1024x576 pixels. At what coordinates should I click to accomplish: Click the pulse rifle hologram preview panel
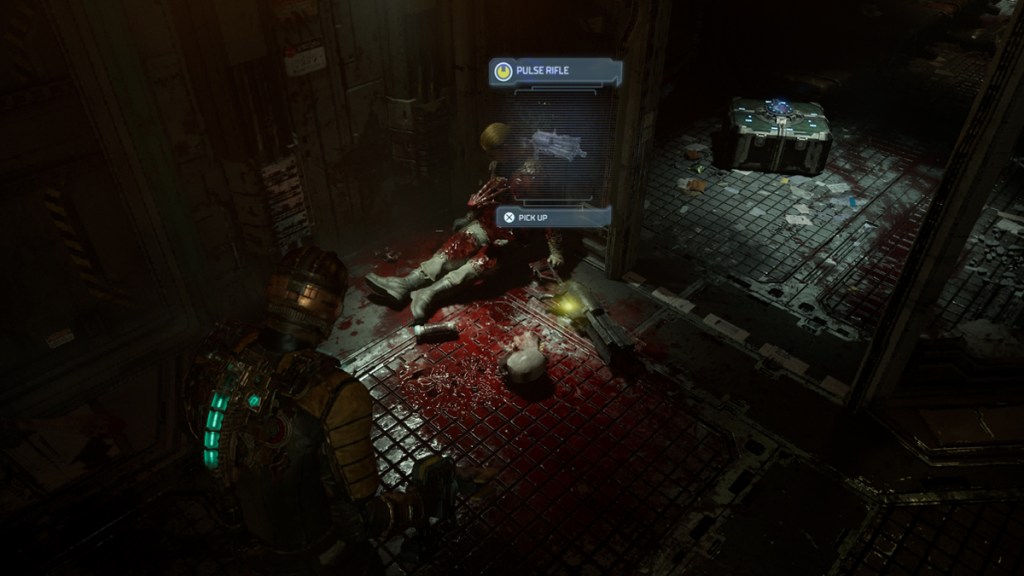(x=558, y=145)
